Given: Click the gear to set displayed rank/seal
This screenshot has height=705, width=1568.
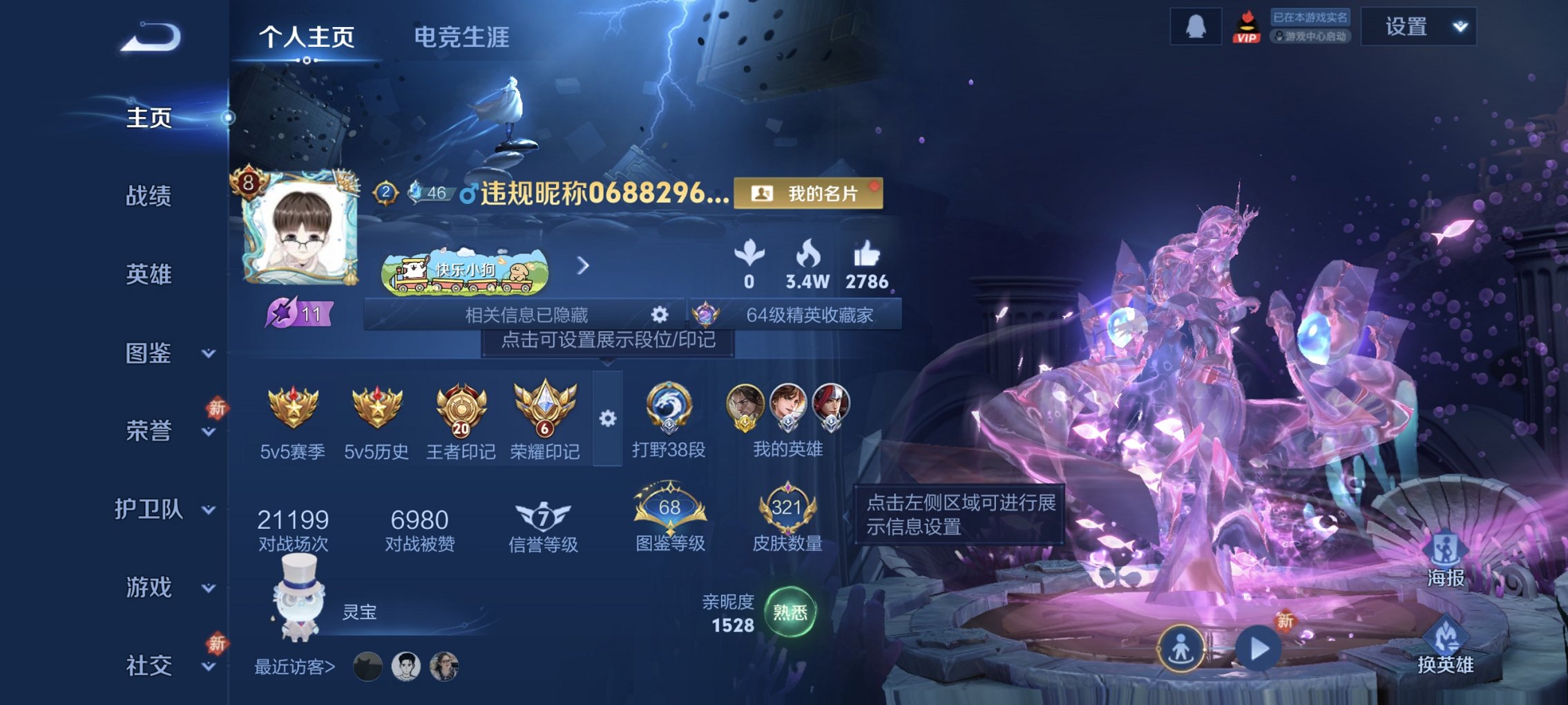Looking at the screenshot, I should click(x=606, y=417).
